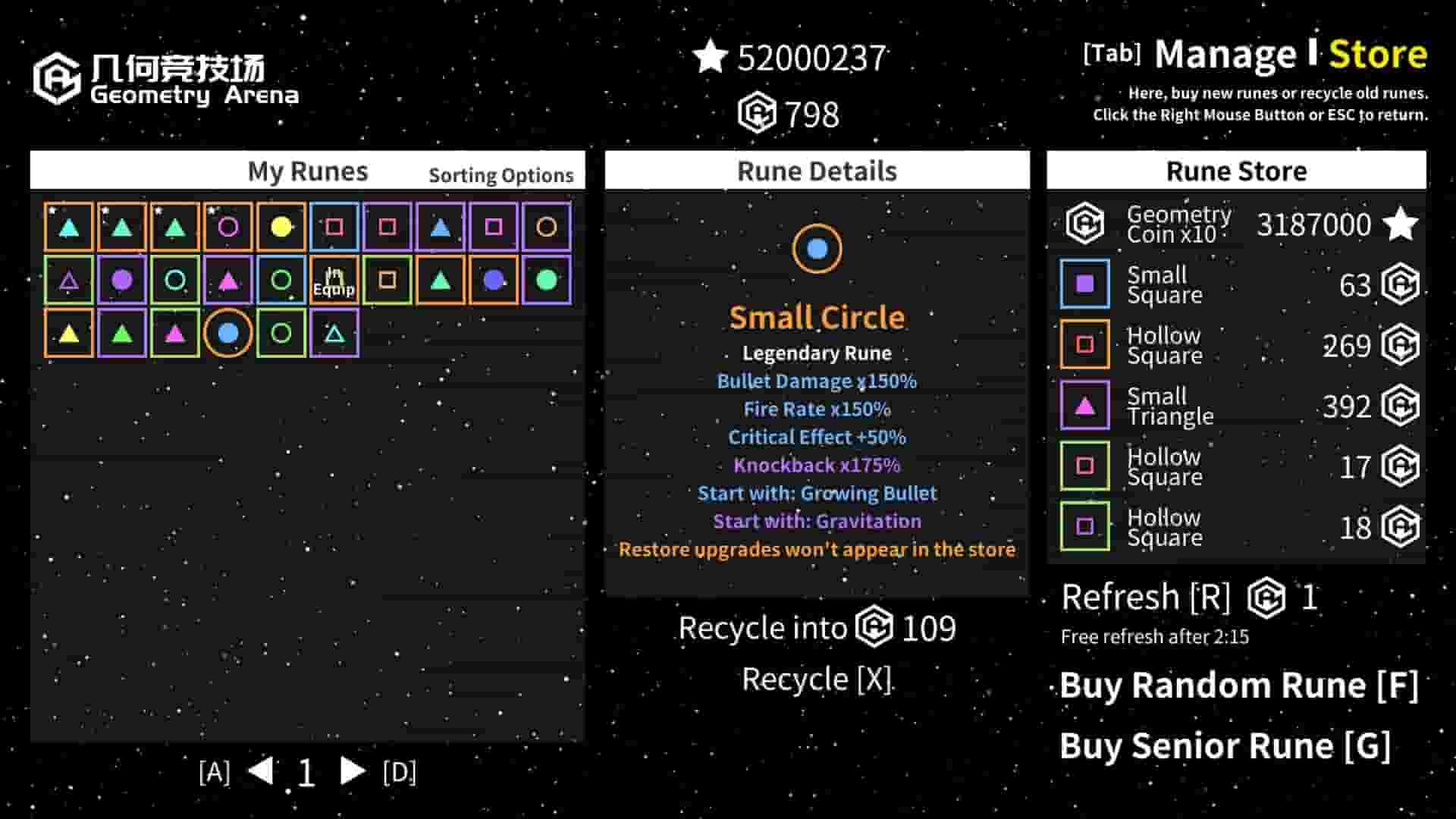Click the Refresh store option
The height and width of the screenshot is (819, 1456).
coord(1147,597)
